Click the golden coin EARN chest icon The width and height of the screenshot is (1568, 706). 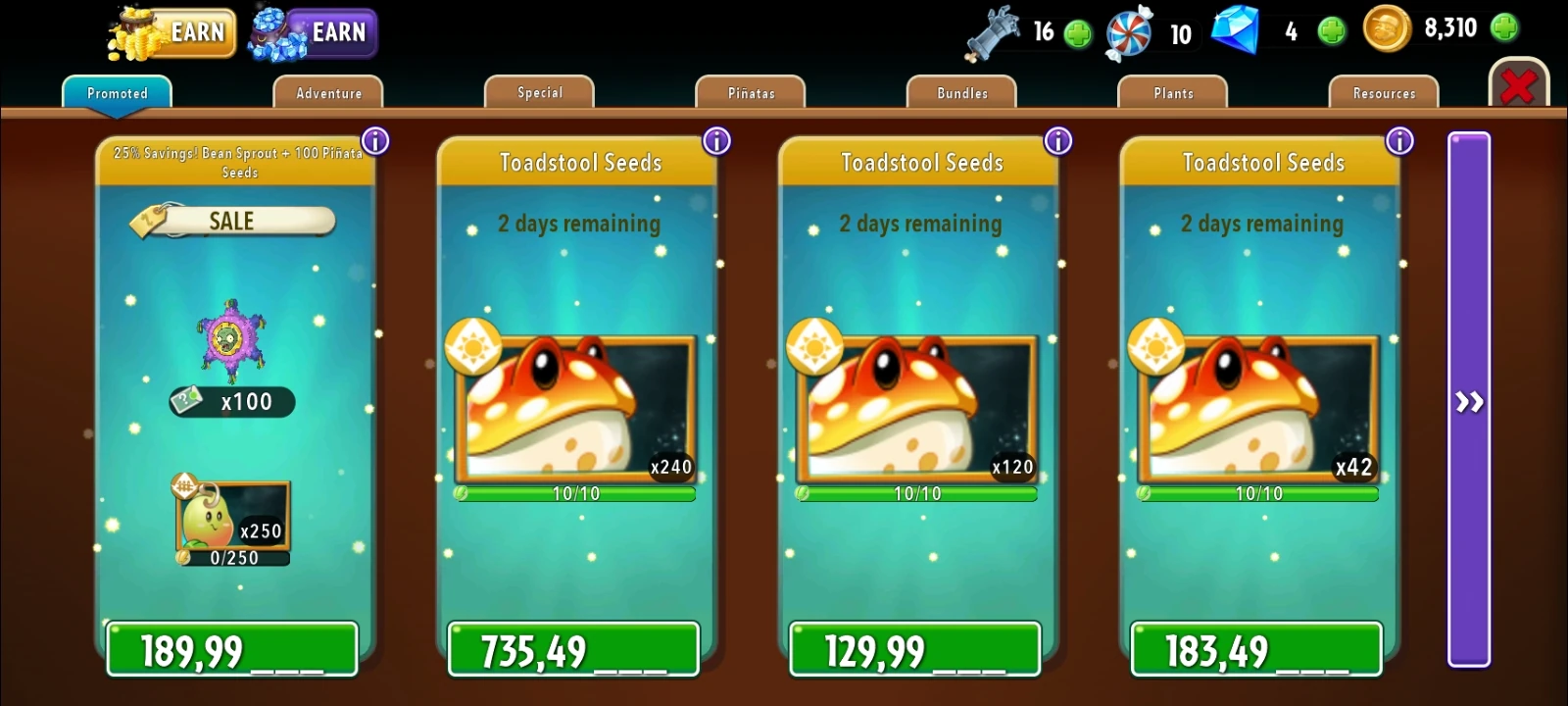(x=137, y=32)
